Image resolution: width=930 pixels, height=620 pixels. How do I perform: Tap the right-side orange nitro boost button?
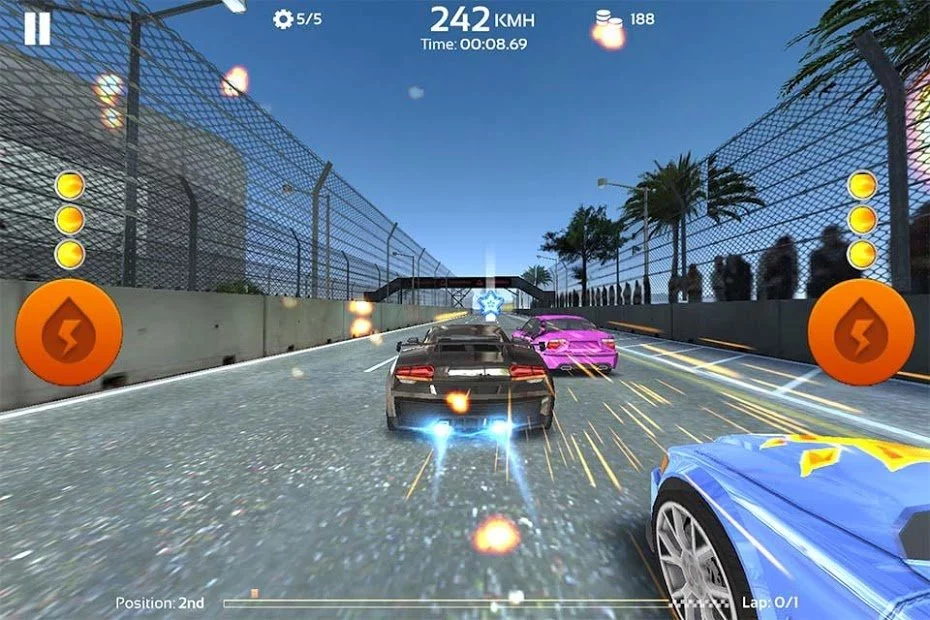click(x=860, y=332)
